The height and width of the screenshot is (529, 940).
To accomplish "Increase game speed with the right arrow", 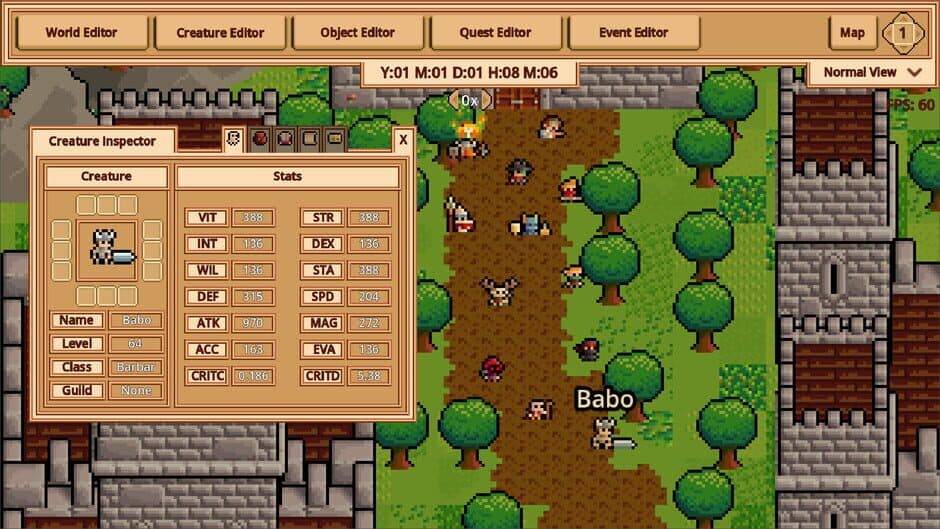I will pyautogui.click(x=487, y=100).
